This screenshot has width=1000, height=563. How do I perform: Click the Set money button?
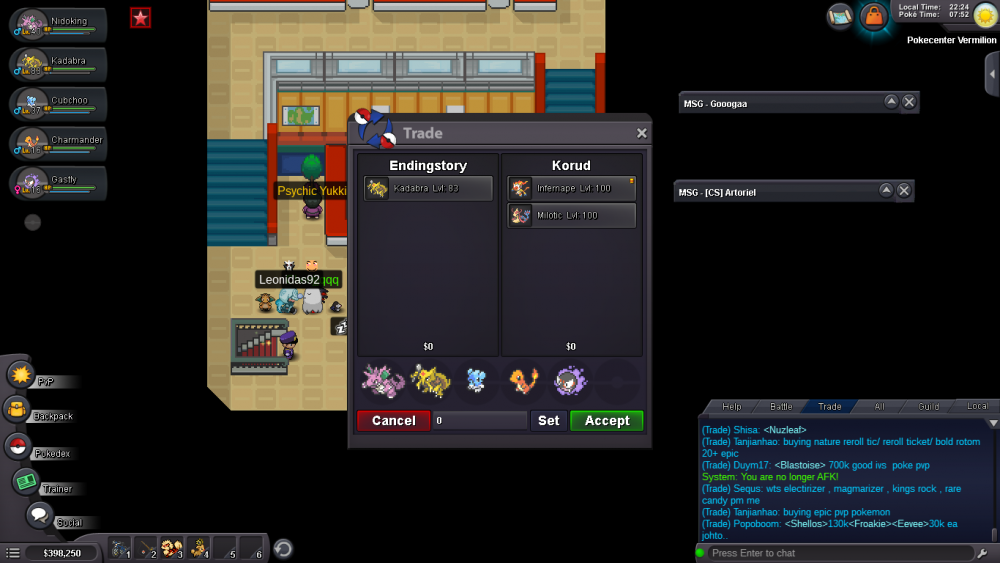pos(549,421)
